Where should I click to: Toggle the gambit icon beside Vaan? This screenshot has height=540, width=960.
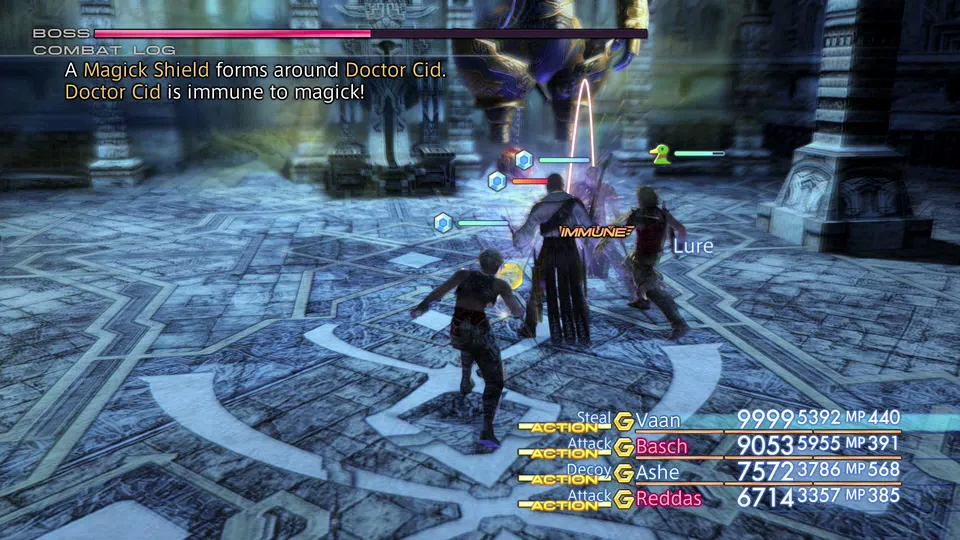(624, 421)
